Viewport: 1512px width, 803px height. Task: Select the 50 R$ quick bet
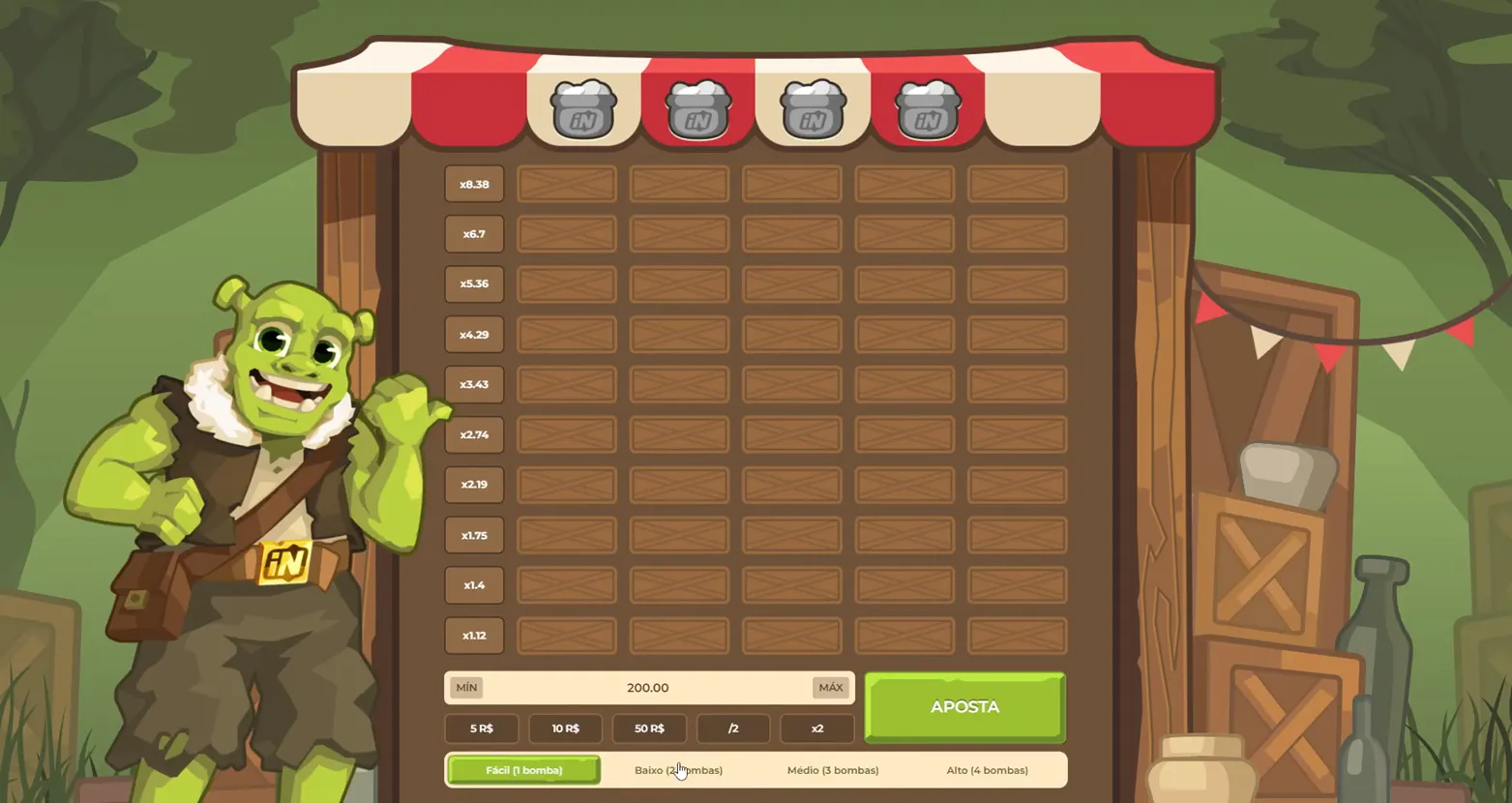(649, 729)
